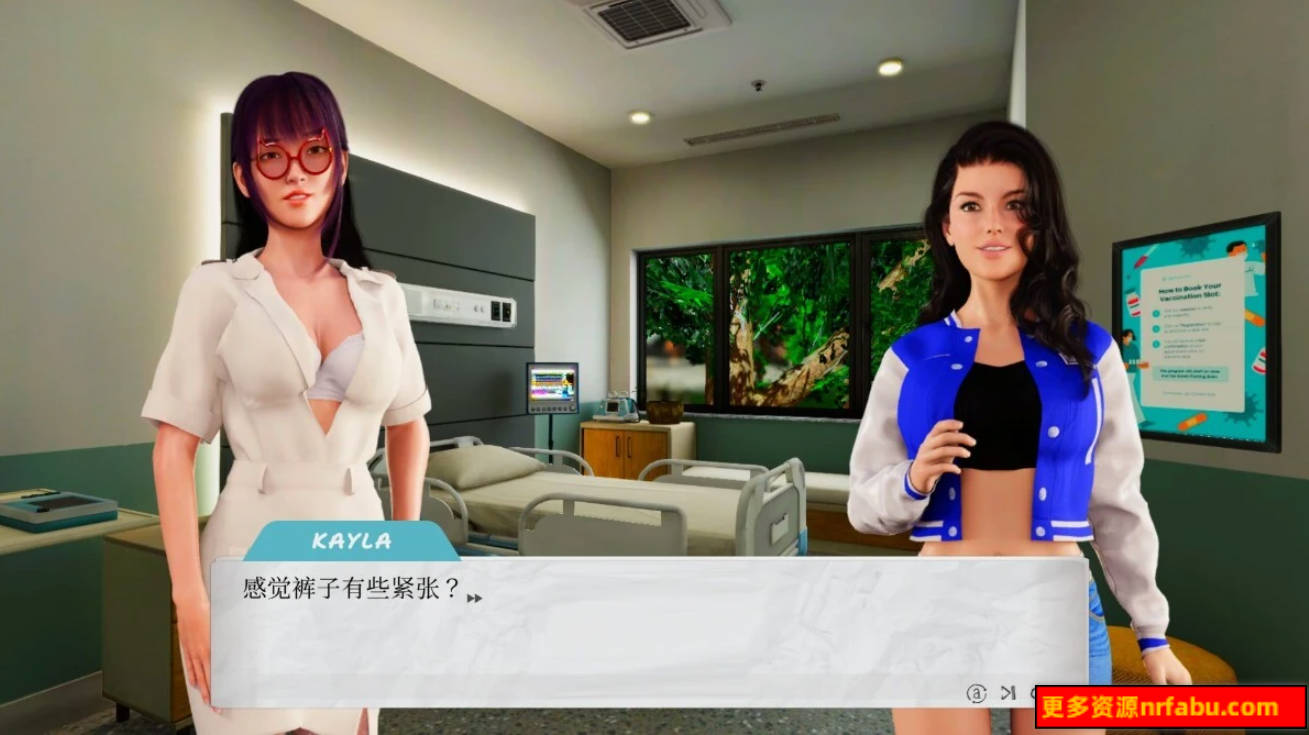Screen dimensions: 1309x735
Task: Click the partially hidden icon near the banner
Action: click(x=1033, y=693)
